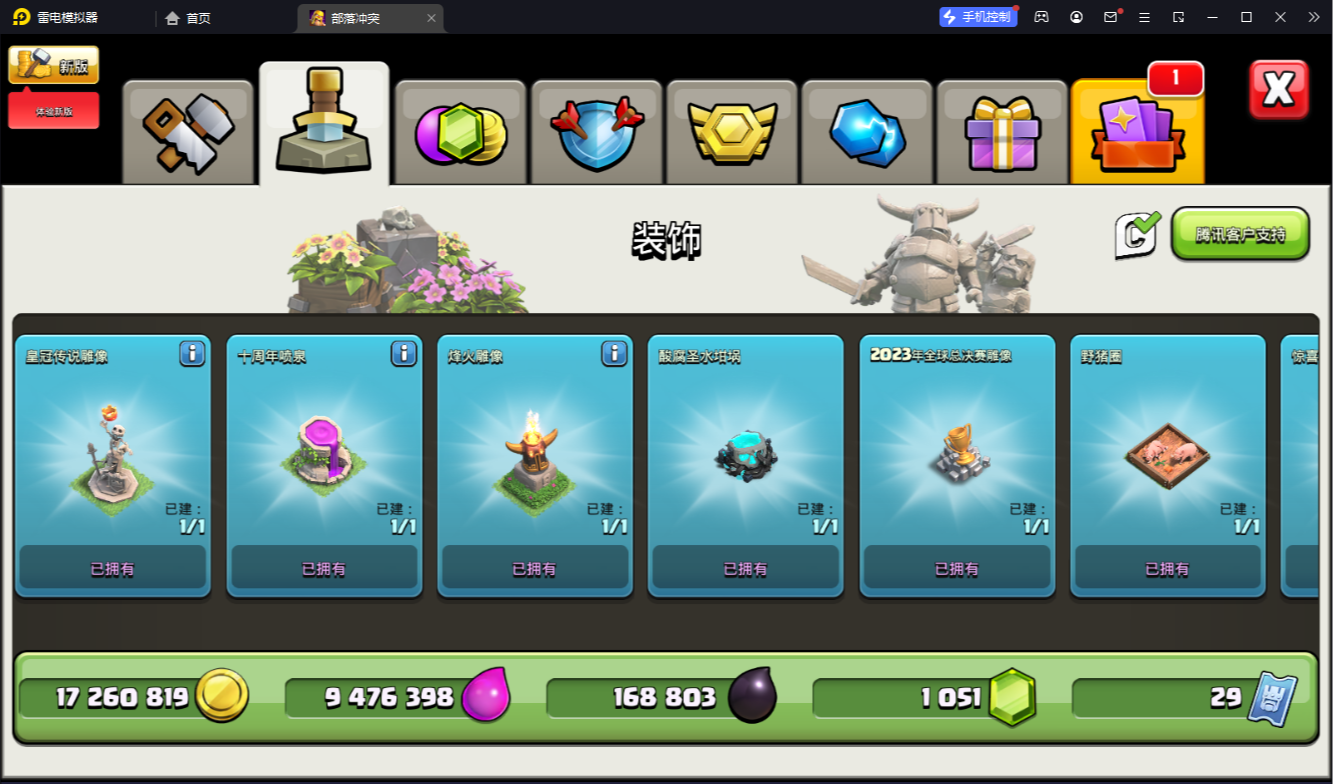This screenshot has height=784, width=1333.
Task: Open the gold hexagon badge tab
Action: pos(731,132)
